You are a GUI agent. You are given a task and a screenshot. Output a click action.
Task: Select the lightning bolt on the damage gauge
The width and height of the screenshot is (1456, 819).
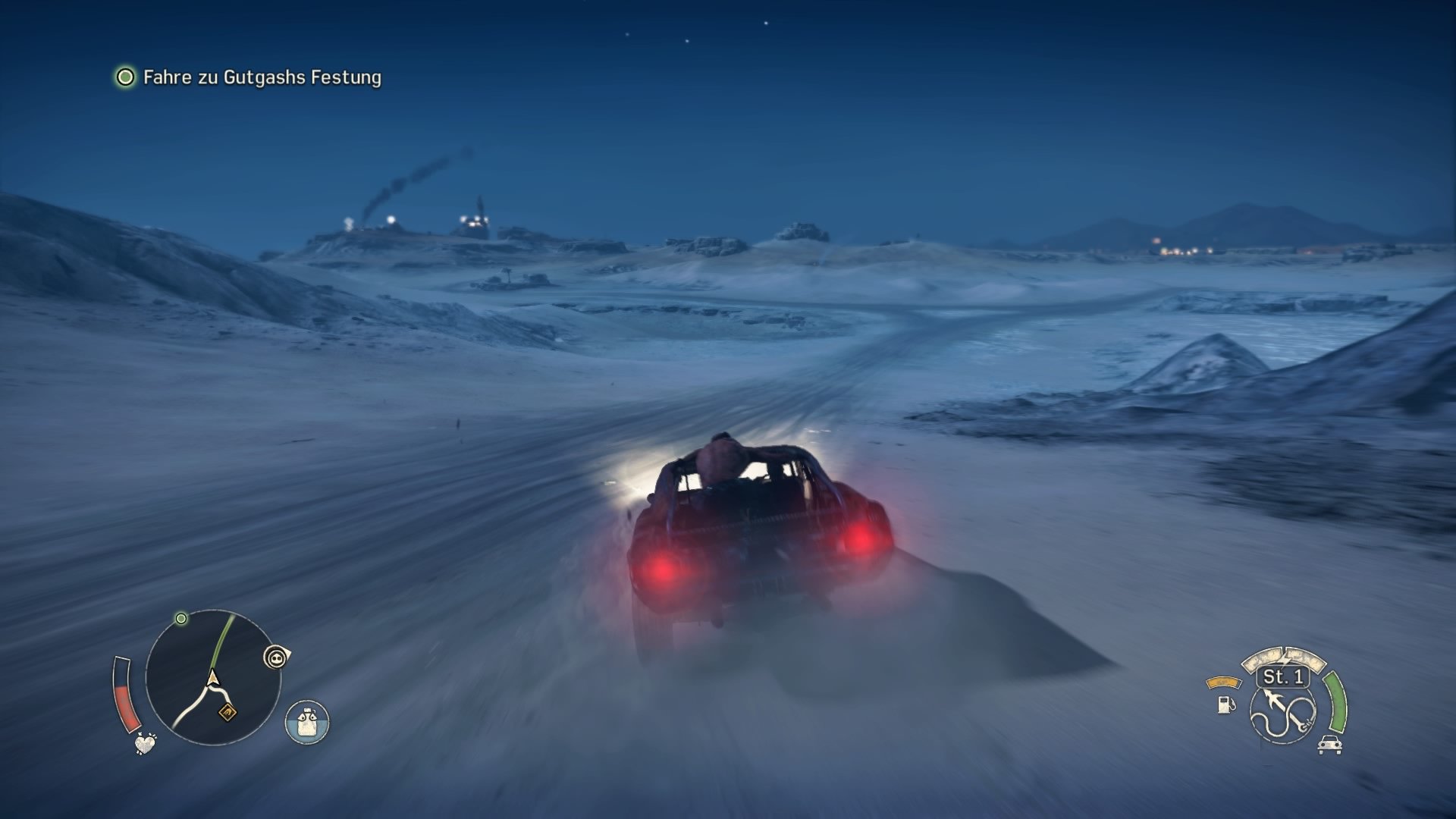[x=1285, y=658]
